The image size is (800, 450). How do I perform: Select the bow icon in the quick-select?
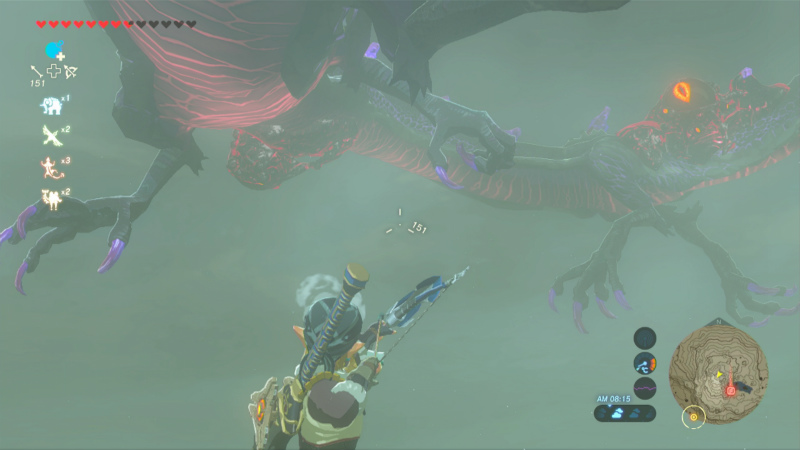tap(71, 71)
